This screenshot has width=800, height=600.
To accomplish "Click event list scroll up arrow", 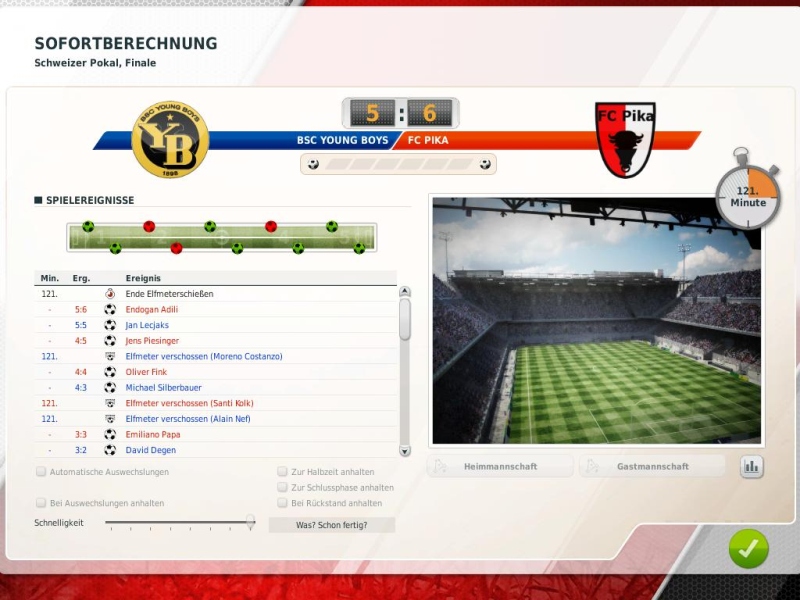I will [405, 293].
